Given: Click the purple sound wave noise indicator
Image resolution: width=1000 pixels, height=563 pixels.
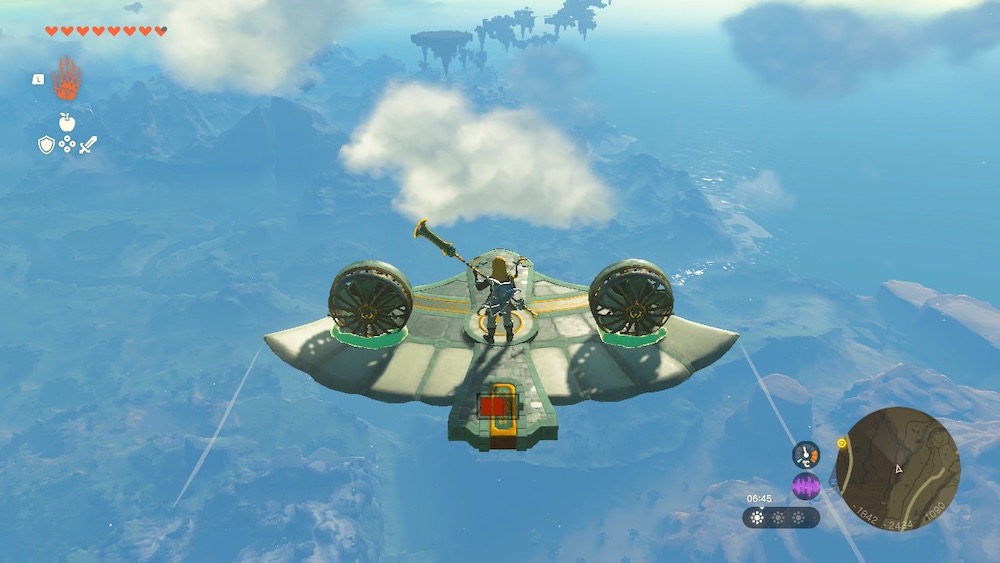Looking at the screenshot, I should (806, 487).
